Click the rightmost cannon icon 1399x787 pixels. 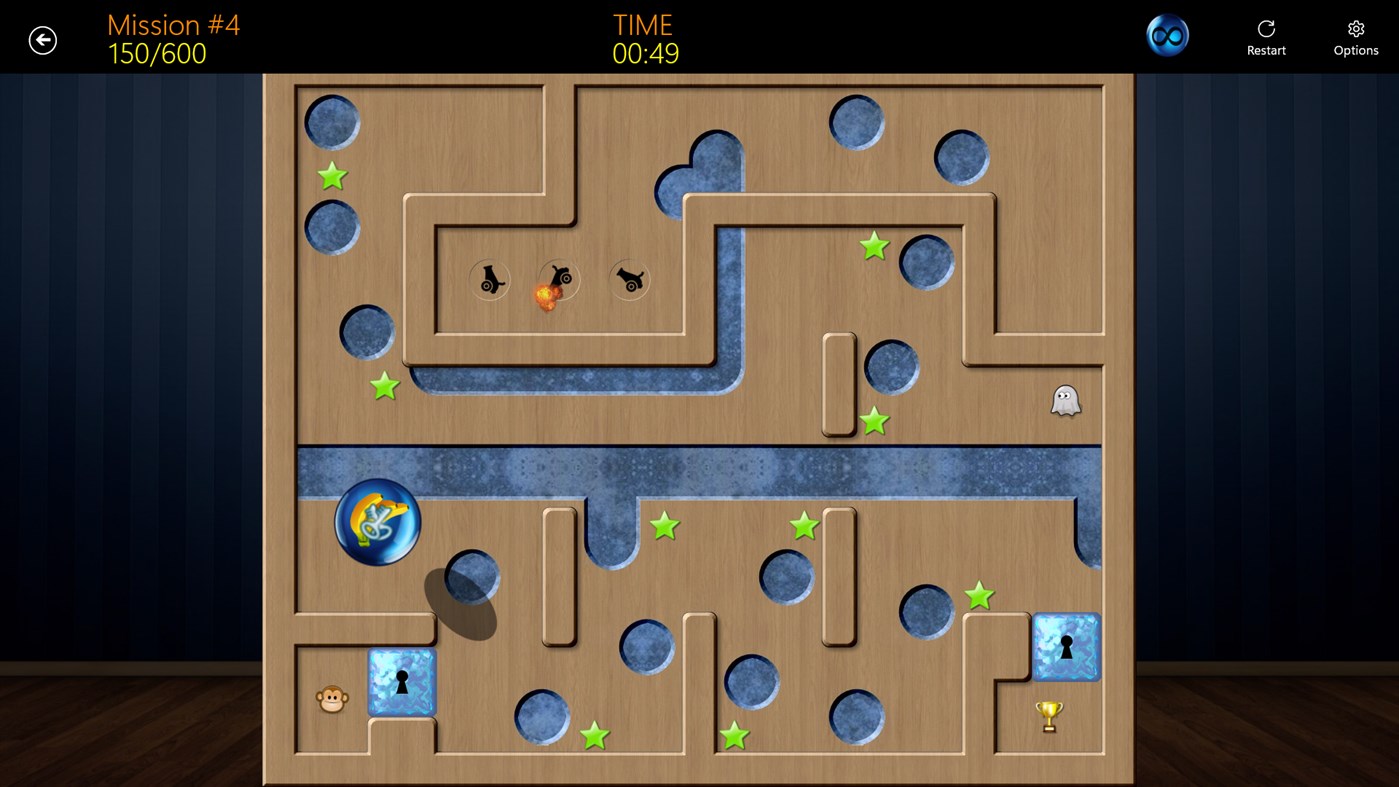coord(629,279)
